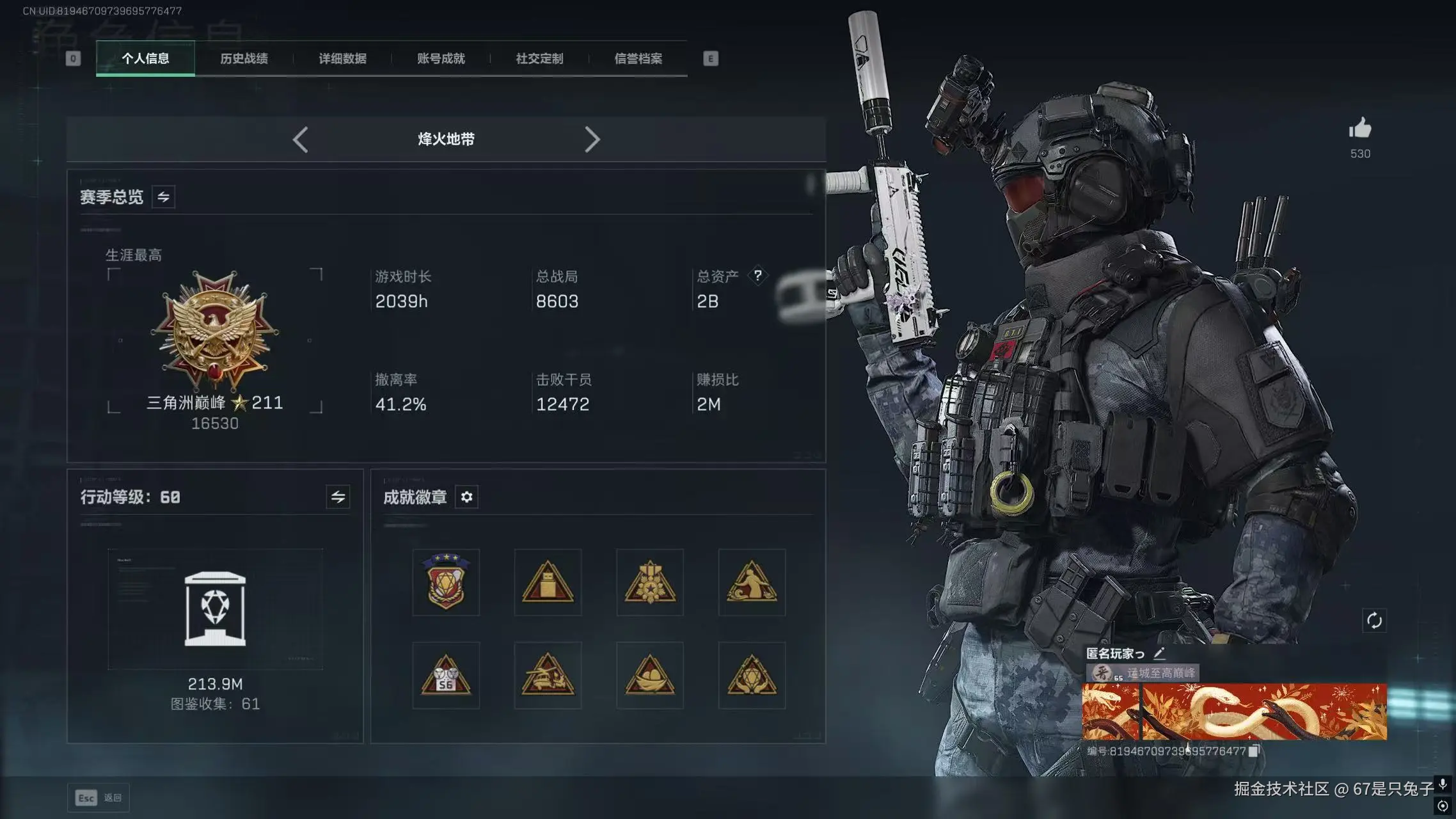Edit the player name 匿名玩家
This screenshot has height=819, width=1456.
[1159, 653]
